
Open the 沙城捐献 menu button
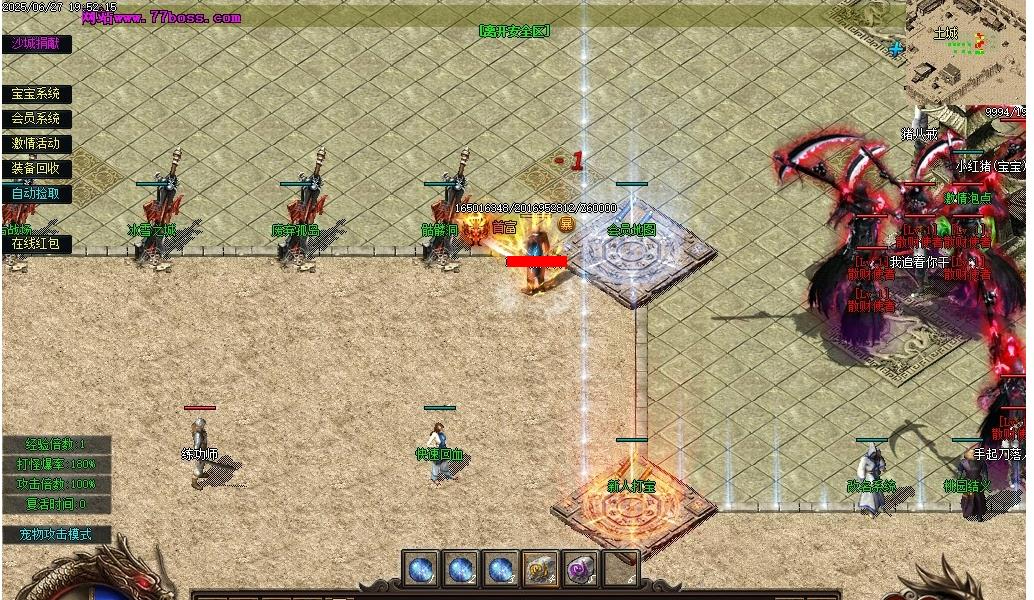[36, 44]
